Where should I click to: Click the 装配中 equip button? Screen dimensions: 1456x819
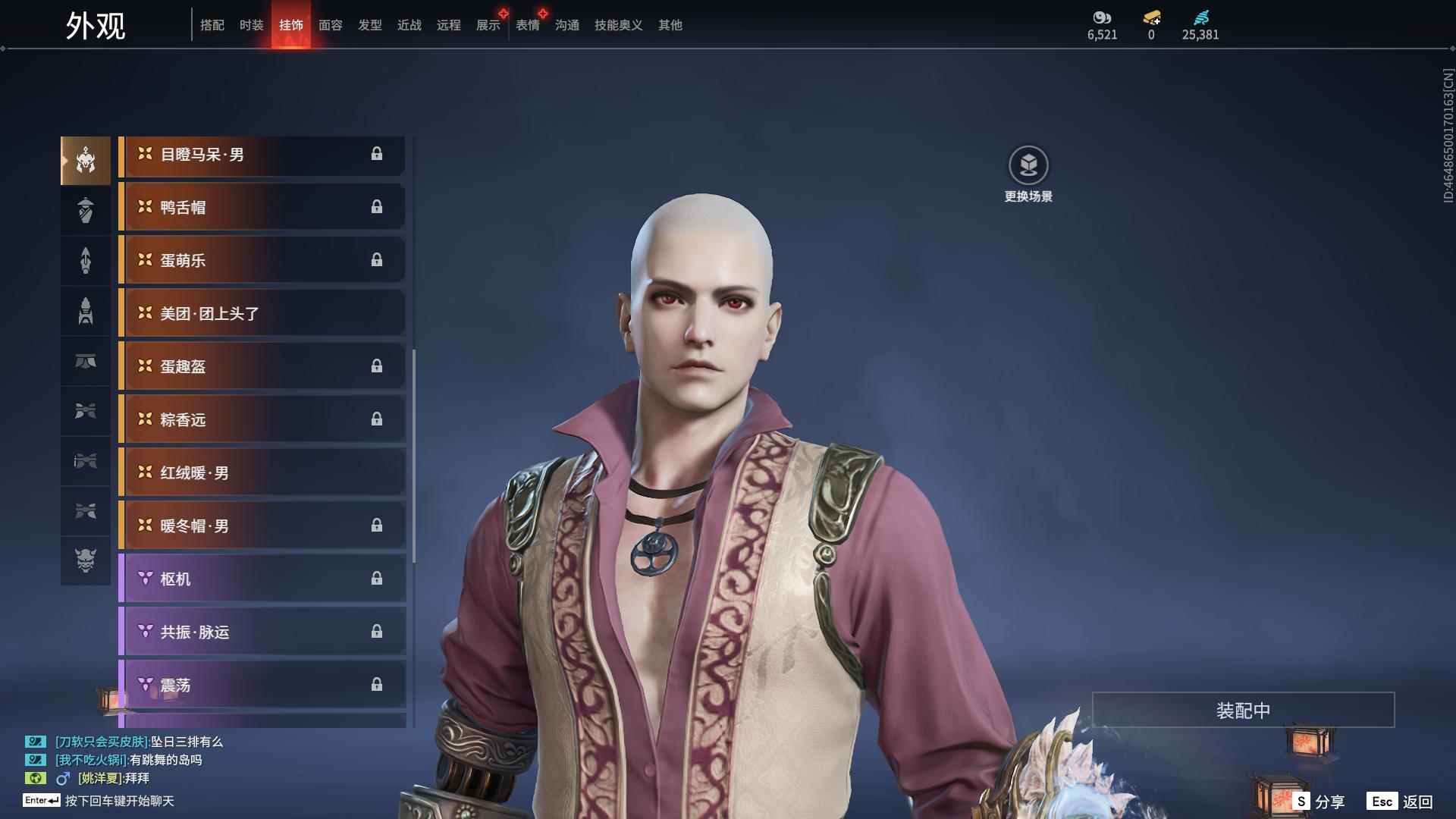click(x=1243, y=710)
